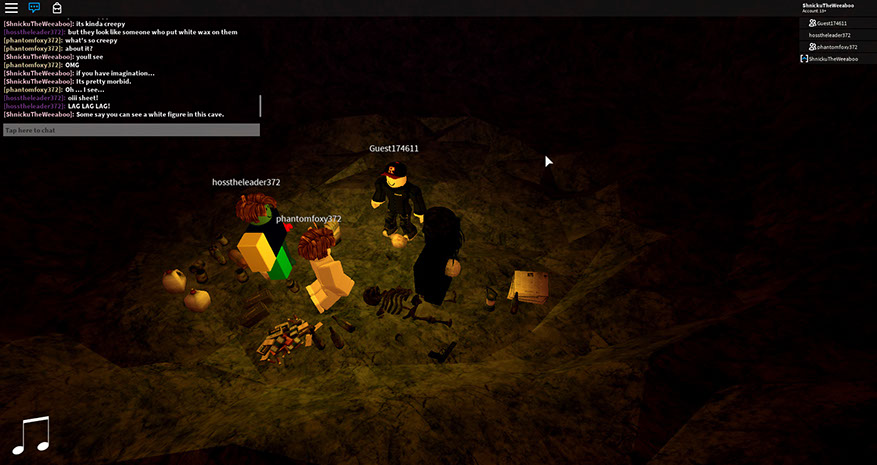Select ShnickuTheWeeaboo in the player list
The image size is (877, 465).
(832, 59)
